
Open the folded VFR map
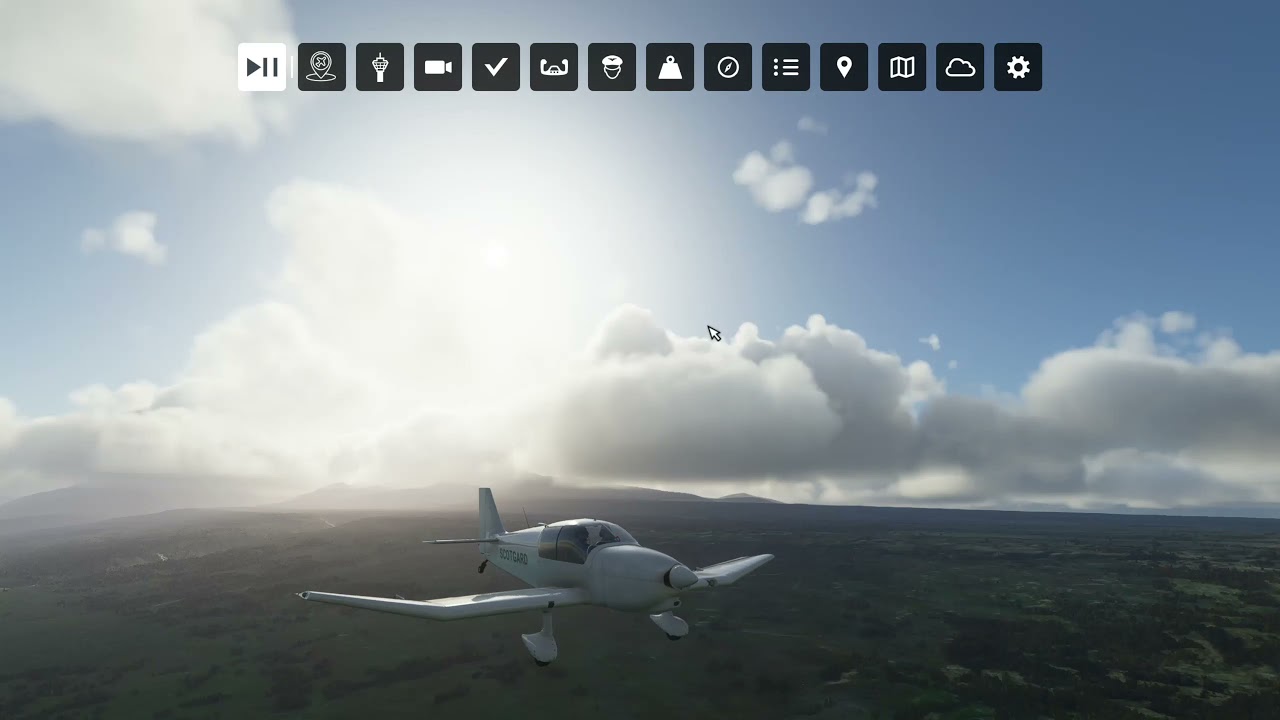point(902,67)
